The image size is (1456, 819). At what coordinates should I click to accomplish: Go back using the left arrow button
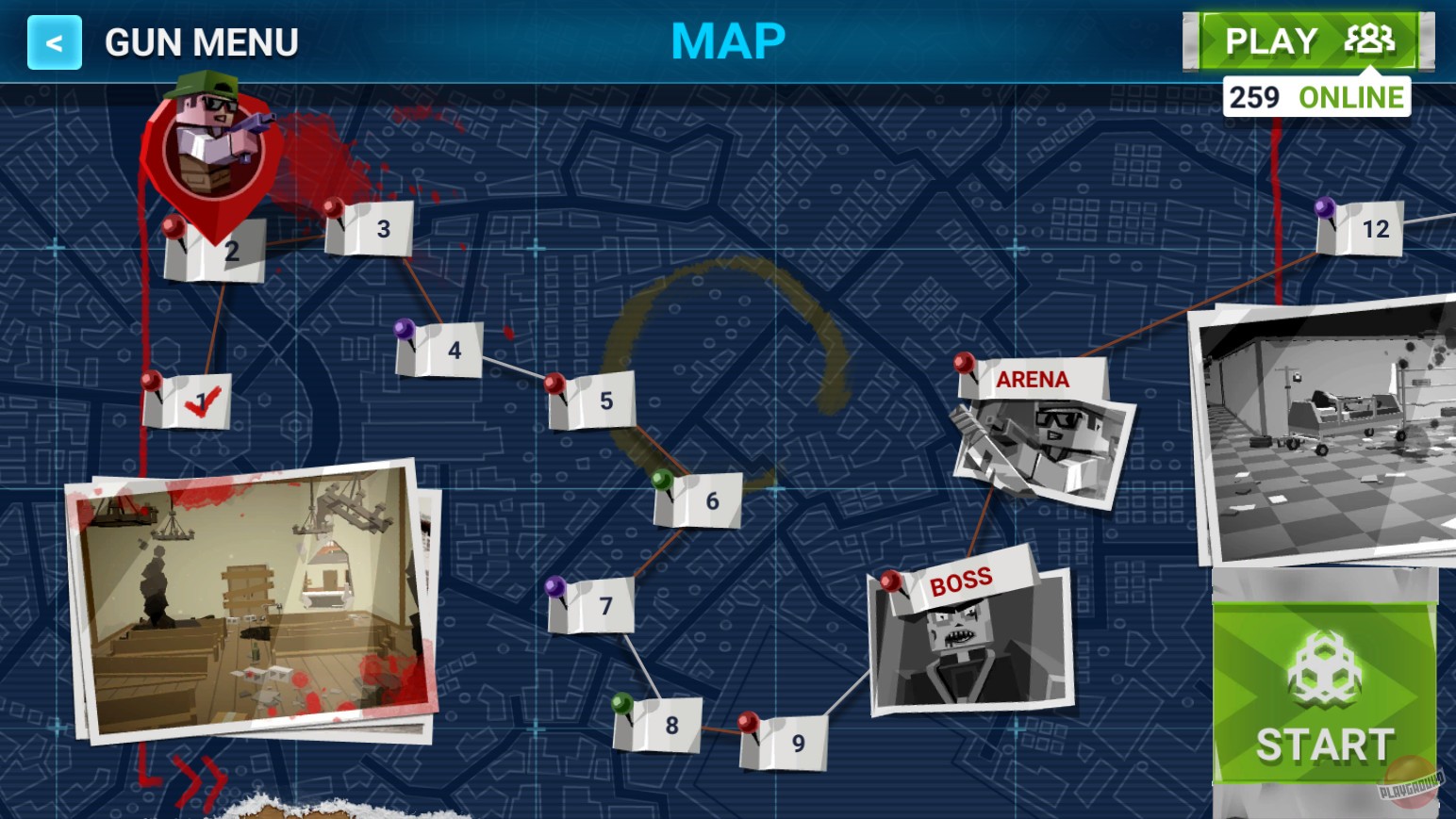click(x=53, y=41)
